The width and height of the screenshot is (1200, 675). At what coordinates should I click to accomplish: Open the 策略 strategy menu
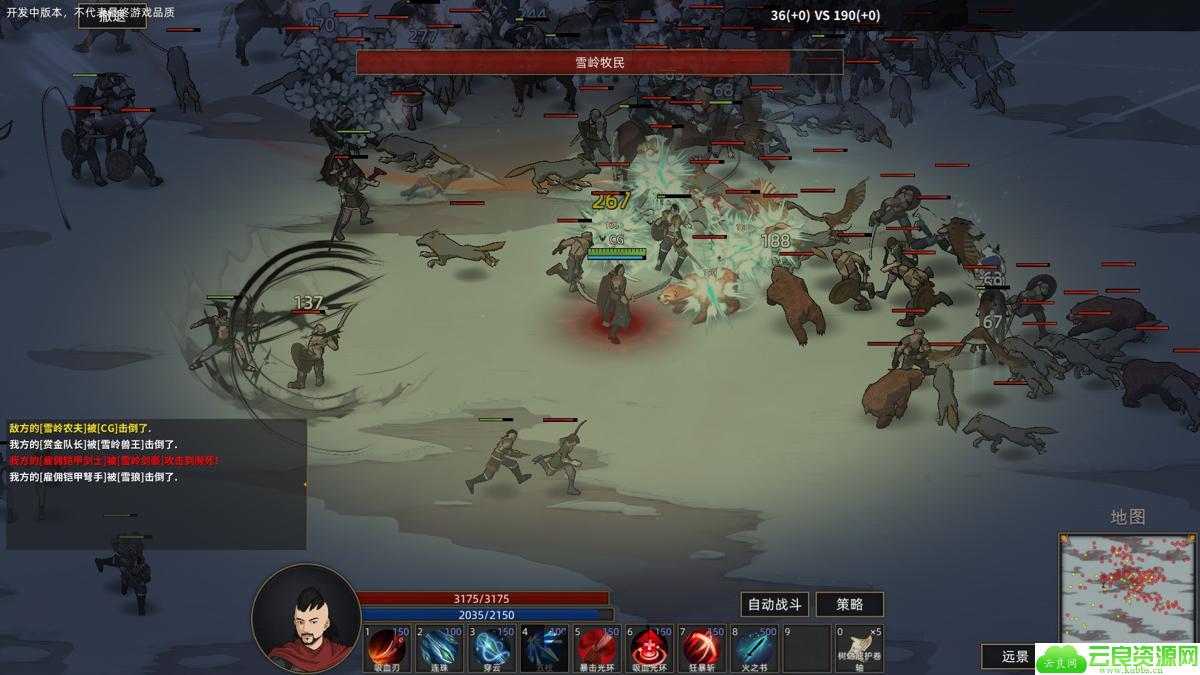pyautogui.click(x=850, y=604)
